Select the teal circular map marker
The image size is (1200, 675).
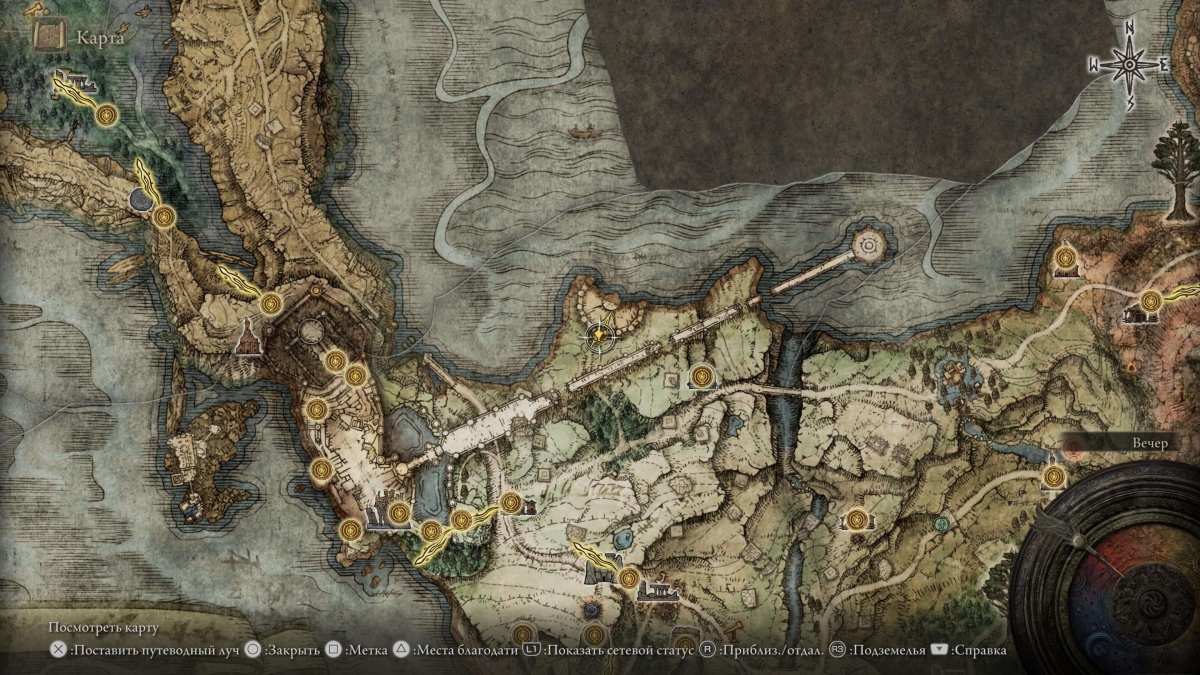tap(940, 522)
